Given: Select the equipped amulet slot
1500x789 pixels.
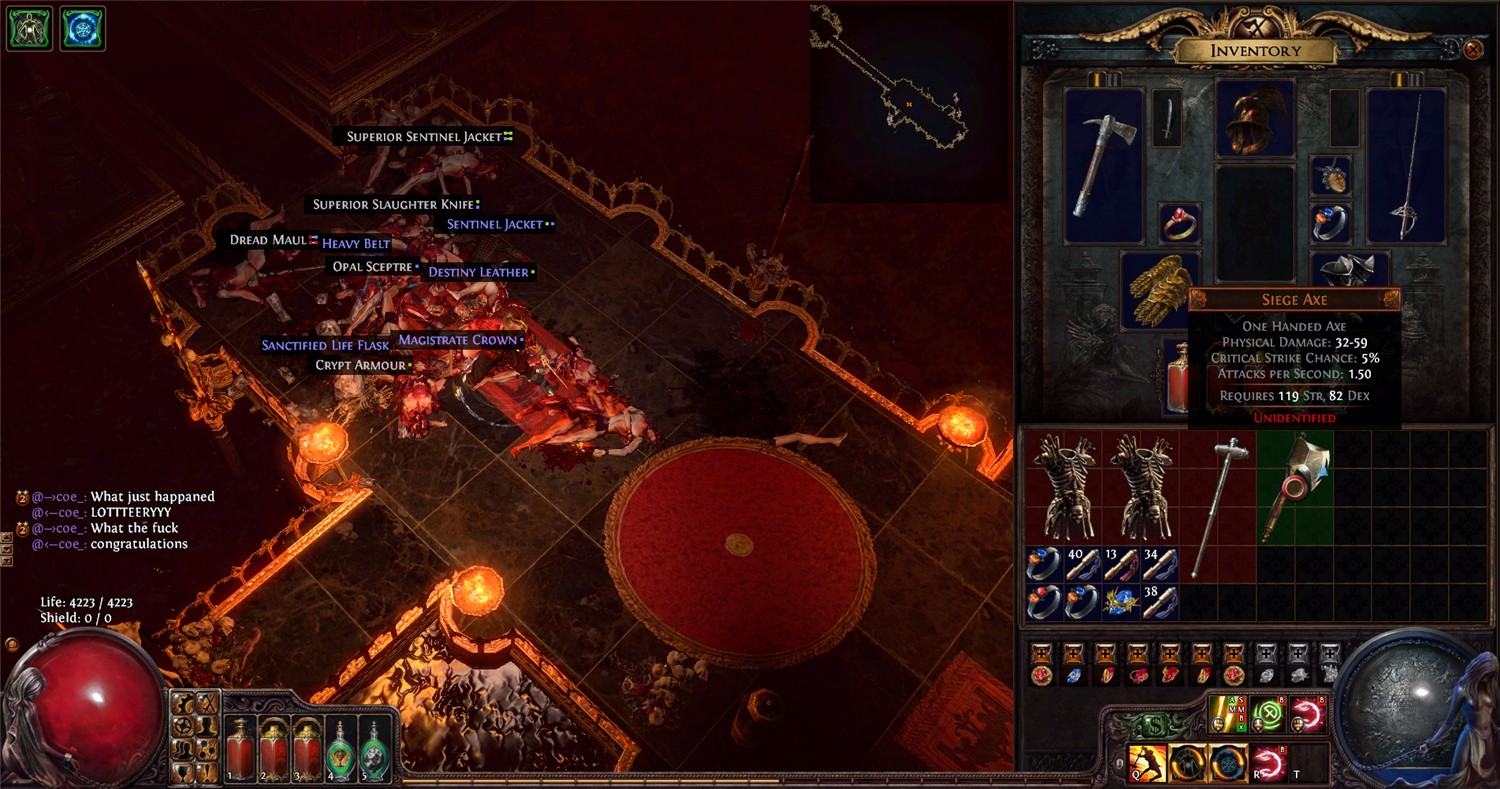Looking at the screenshot, I should click(1331, 175).
